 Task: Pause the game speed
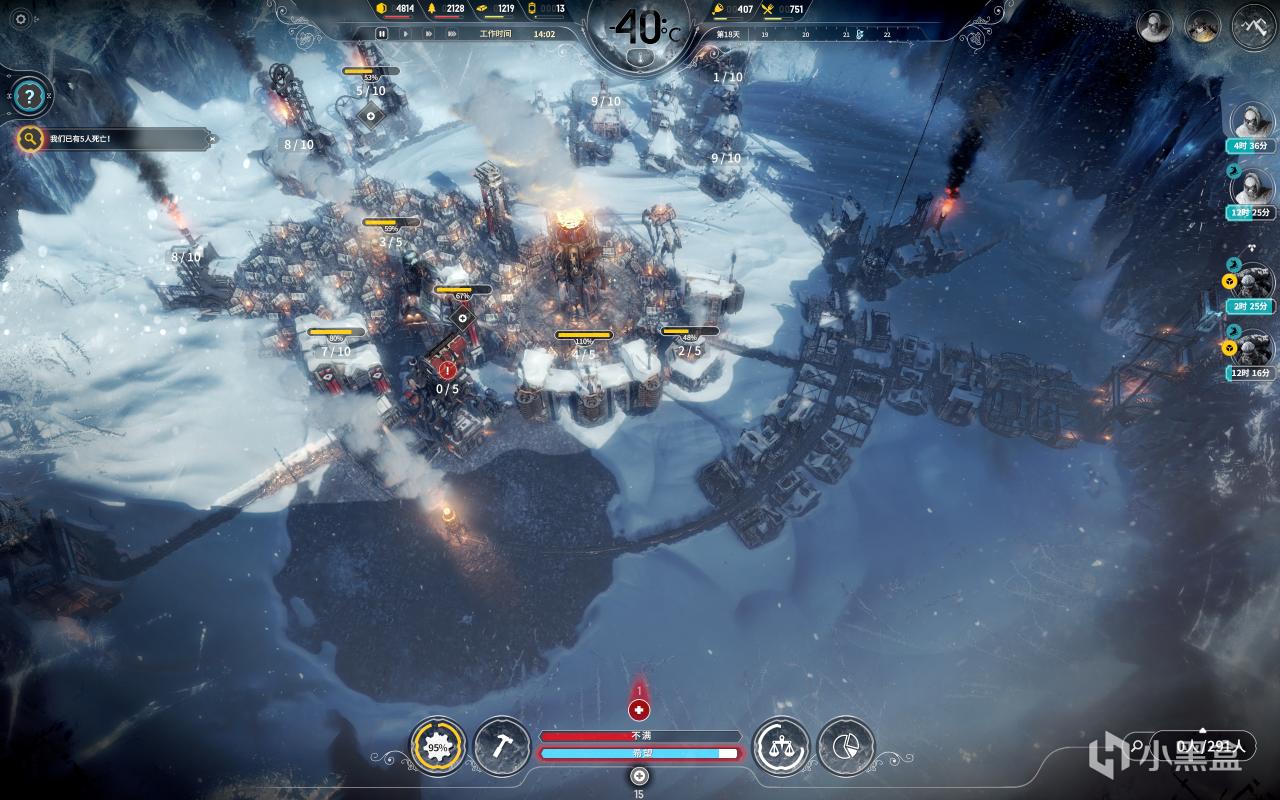381,33
